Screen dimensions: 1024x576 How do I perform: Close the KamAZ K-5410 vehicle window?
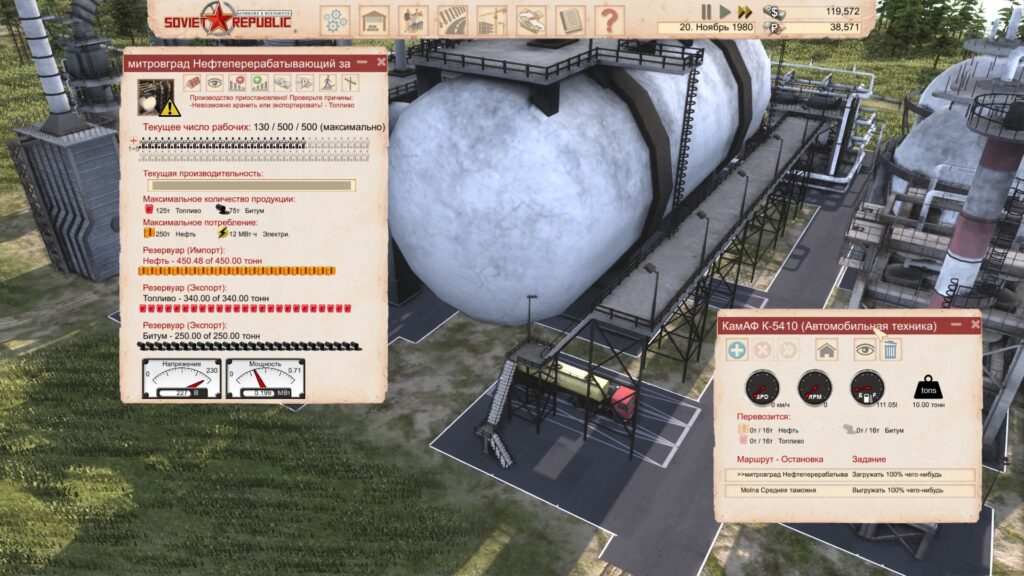(x=971, y=325)
